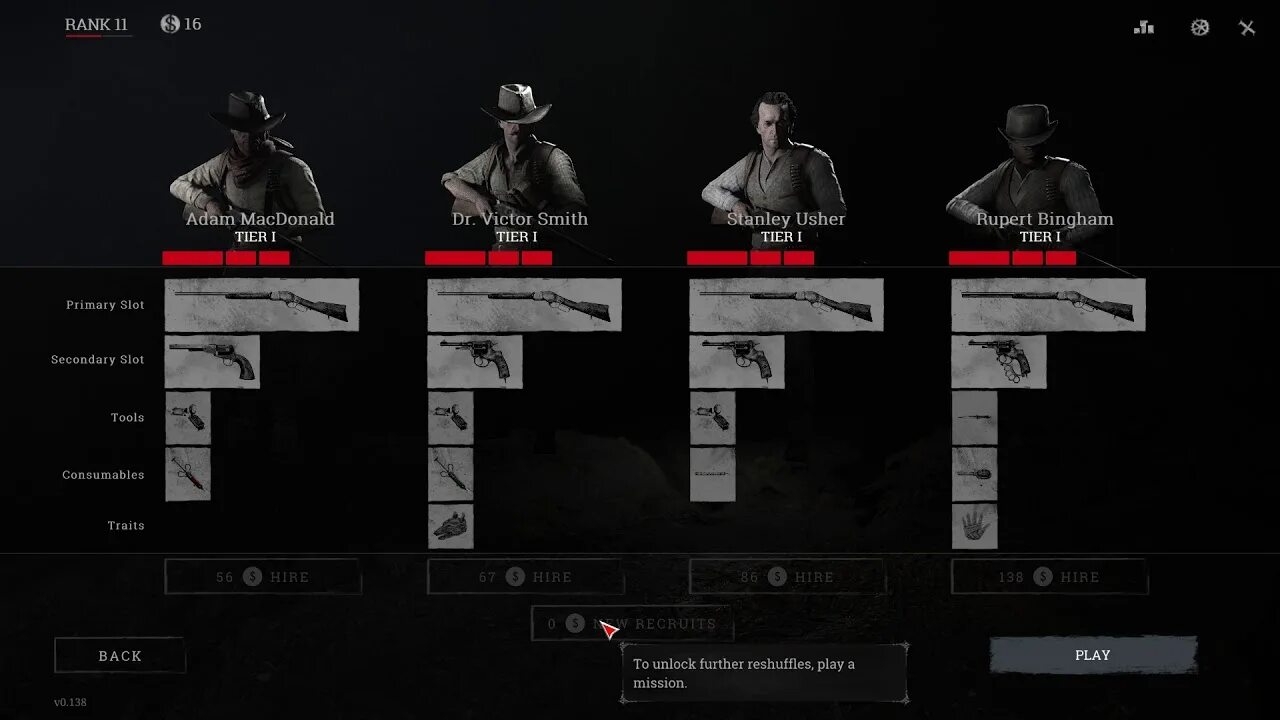Select Rupert Bingham's knuckle-duster revolver slot
Screen dimensions: 1280x720
point(998,361)
